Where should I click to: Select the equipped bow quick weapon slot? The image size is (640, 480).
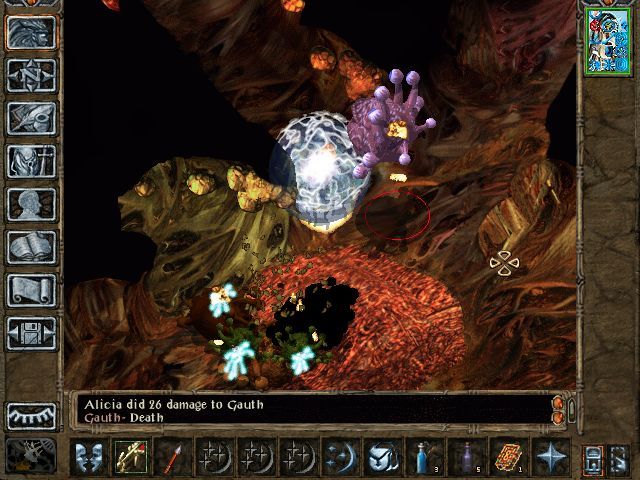click(x=131, y=457)
